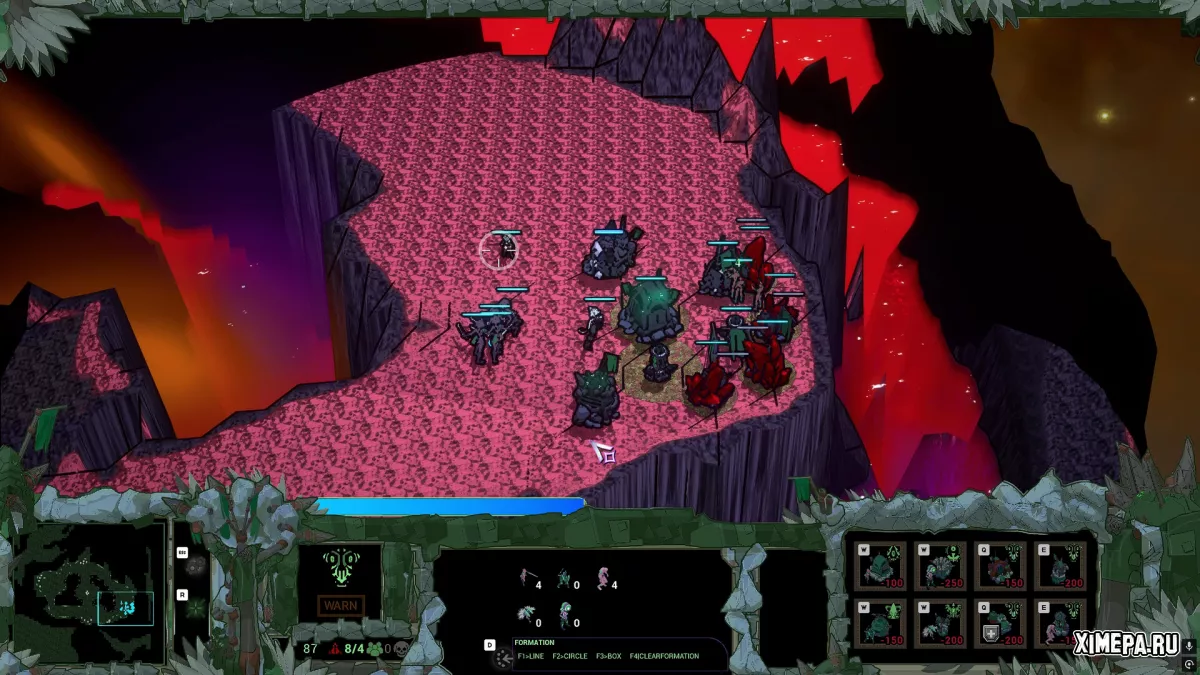Activate the WARN button
1200x675 pixels.
click(340, 605)
